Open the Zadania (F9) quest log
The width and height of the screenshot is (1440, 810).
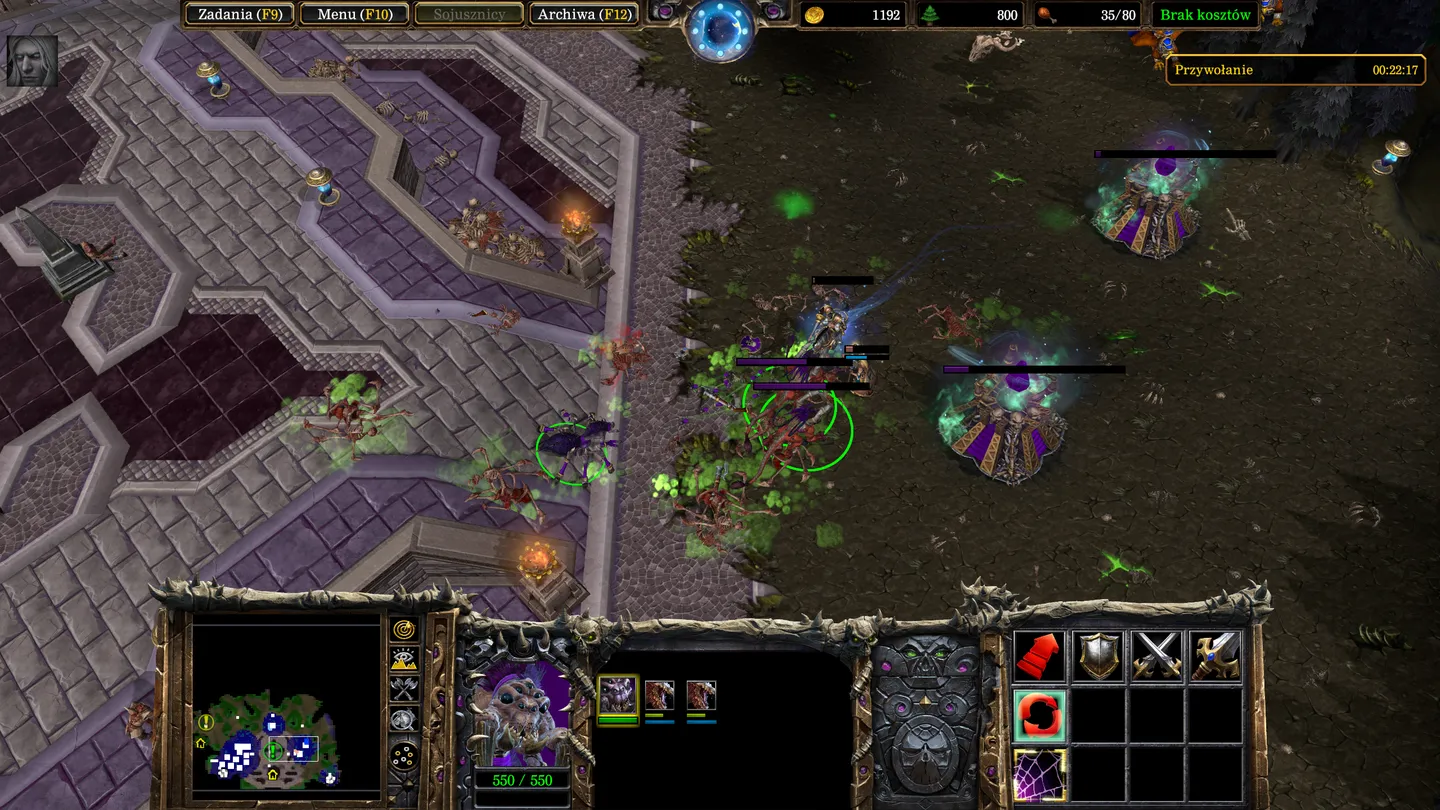tap(240, 14)
